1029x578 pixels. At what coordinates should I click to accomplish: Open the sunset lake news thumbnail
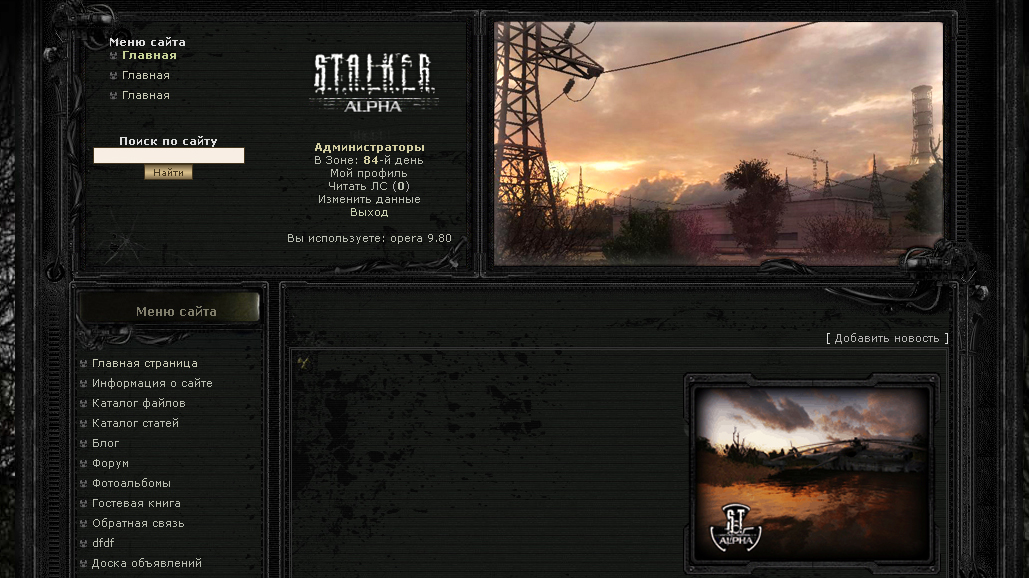pos(811,472)
